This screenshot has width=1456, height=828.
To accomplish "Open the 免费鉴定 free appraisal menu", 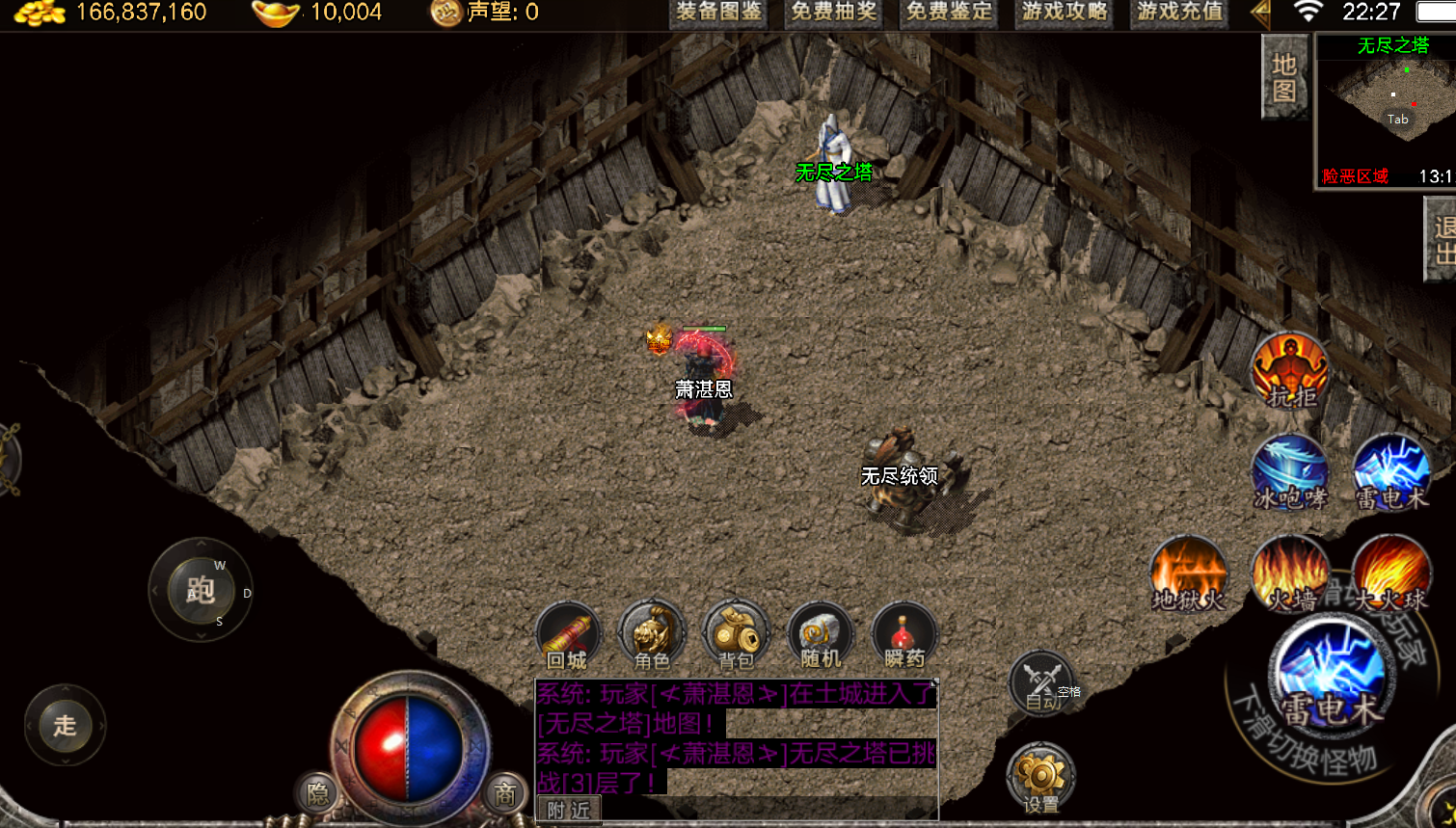I will coord(950,13).
